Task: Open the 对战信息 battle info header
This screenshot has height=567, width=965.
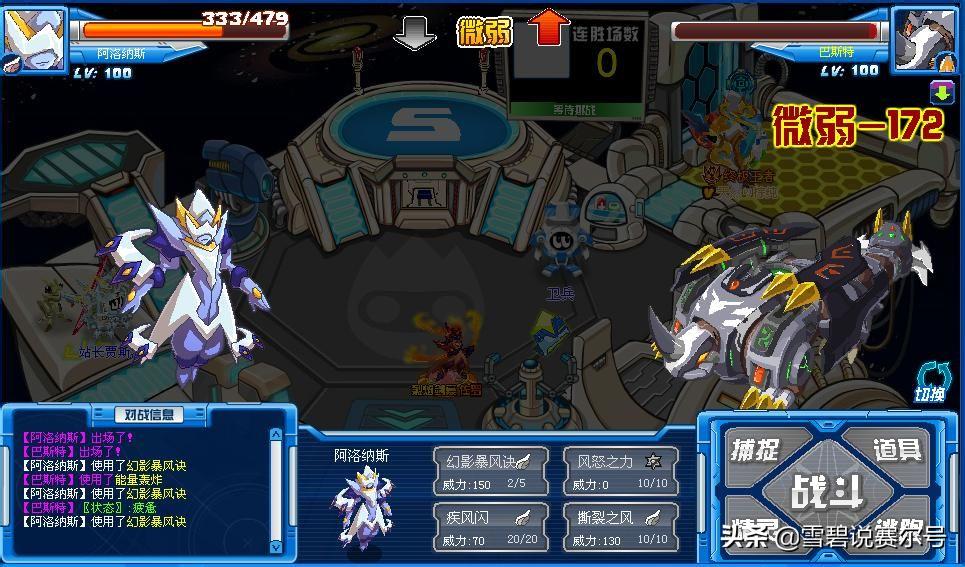Action: tap(149, 414)
